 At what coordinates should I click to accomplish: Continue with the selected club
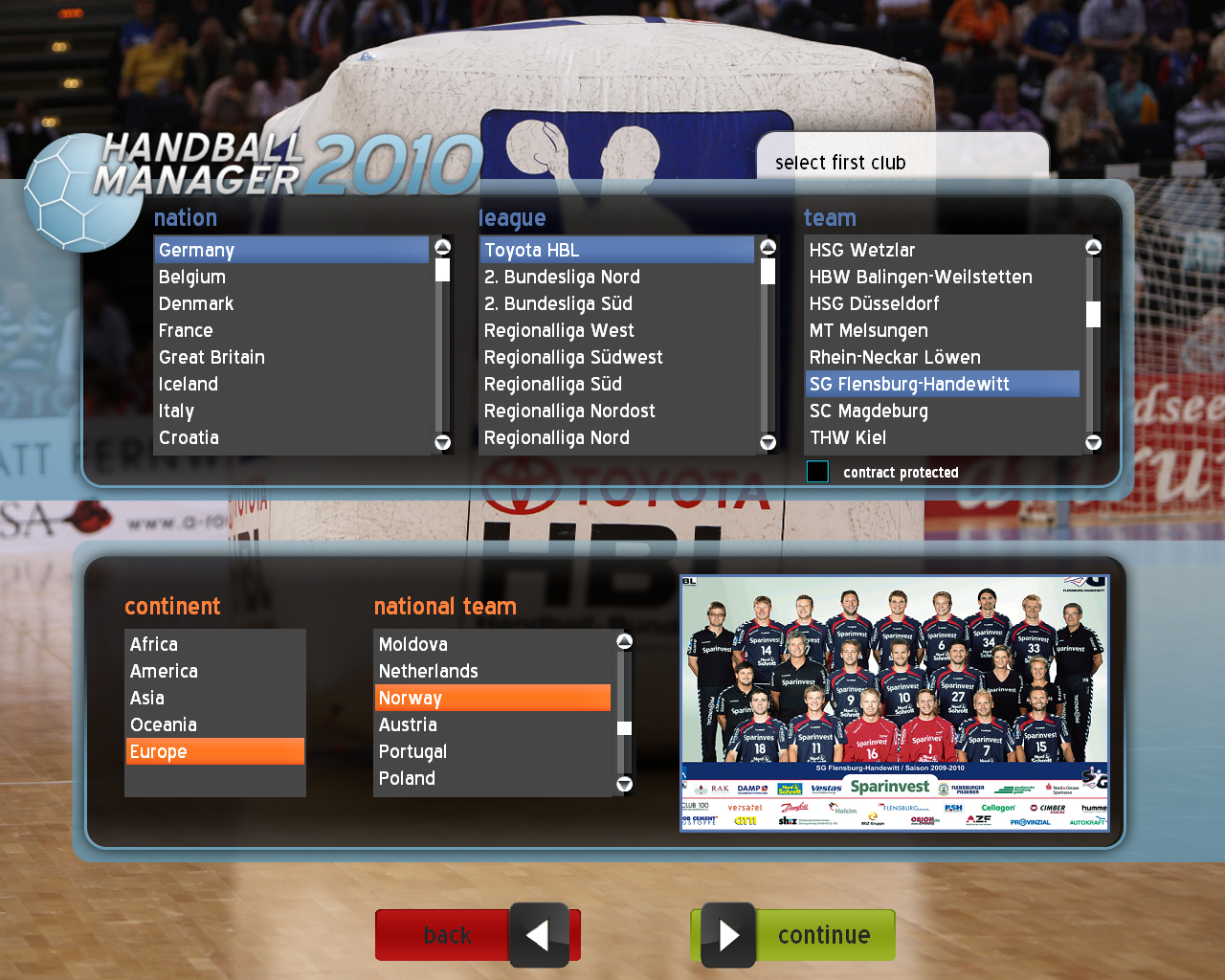coord(793,935)
